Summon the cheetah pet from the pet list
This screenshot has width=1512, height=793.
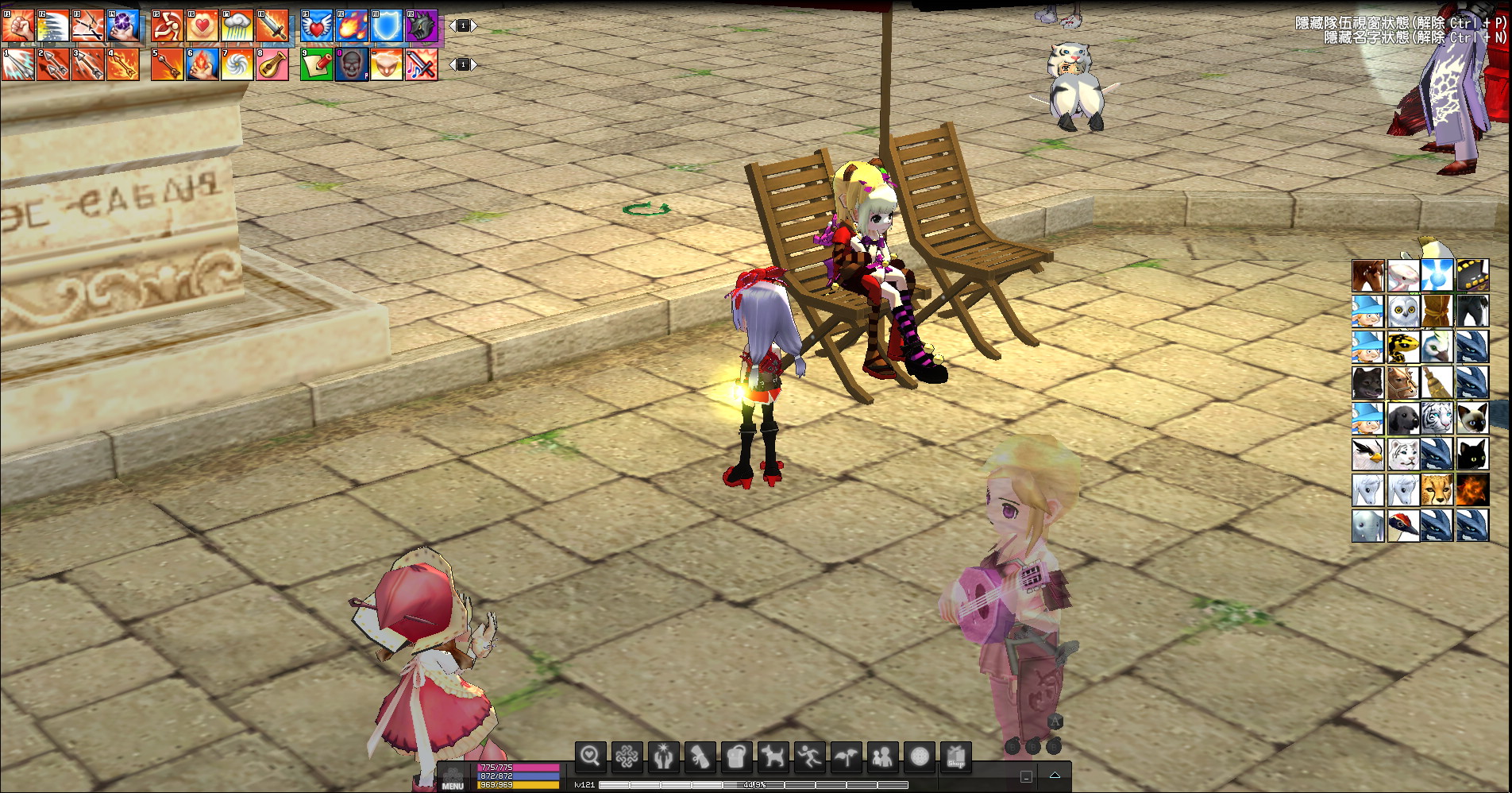pos(1437,490)
